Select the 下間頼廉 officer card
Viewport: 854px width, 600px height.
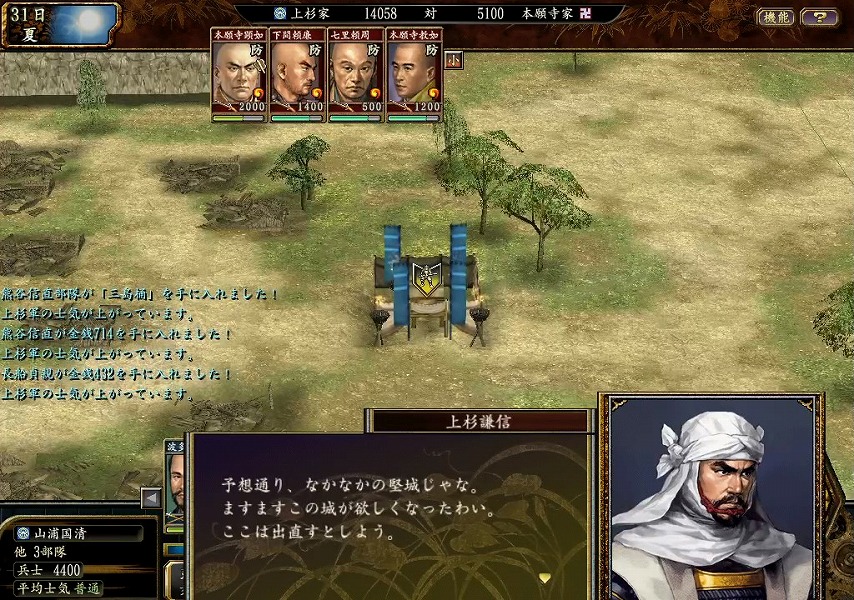pos(298,76)
